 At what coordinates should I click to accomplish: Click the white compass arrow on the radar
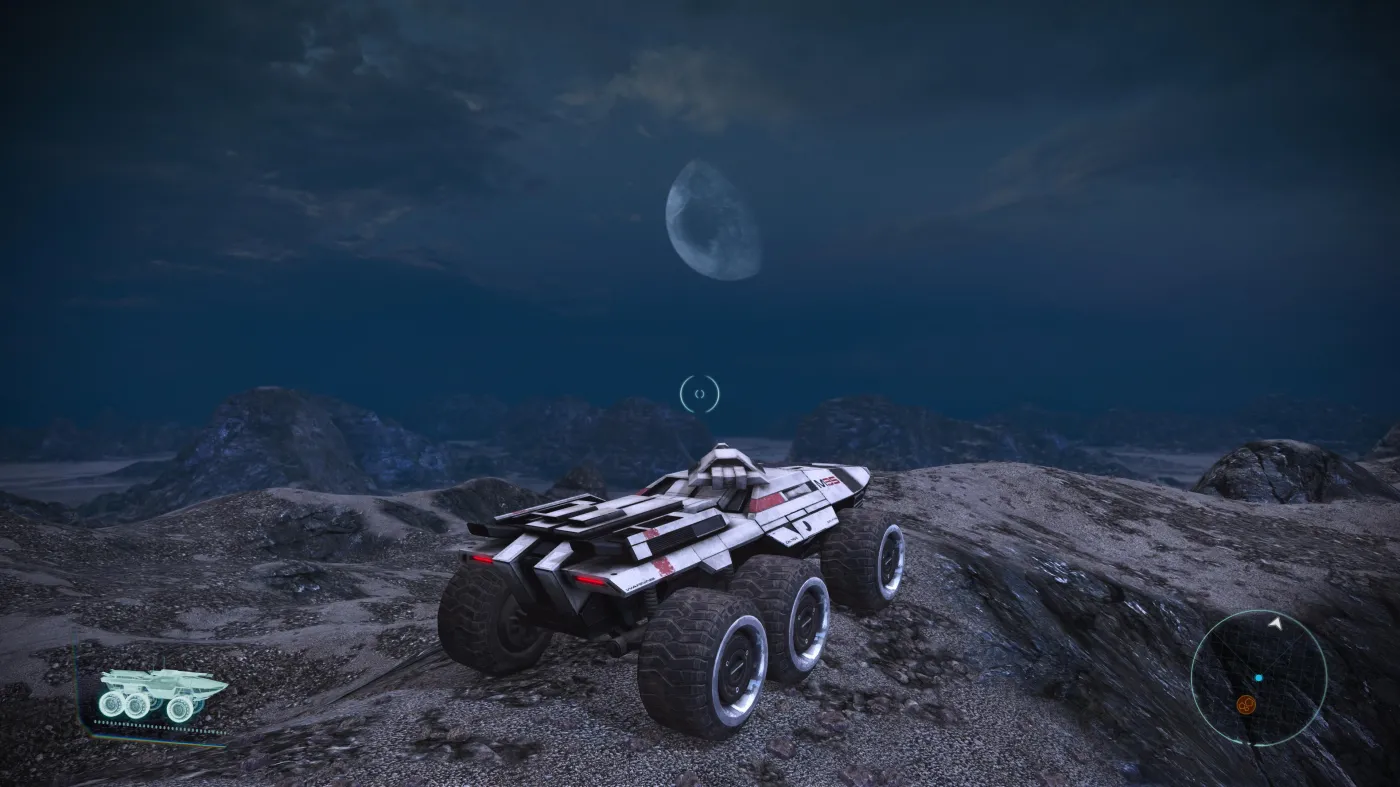[x=1276, y=624]
